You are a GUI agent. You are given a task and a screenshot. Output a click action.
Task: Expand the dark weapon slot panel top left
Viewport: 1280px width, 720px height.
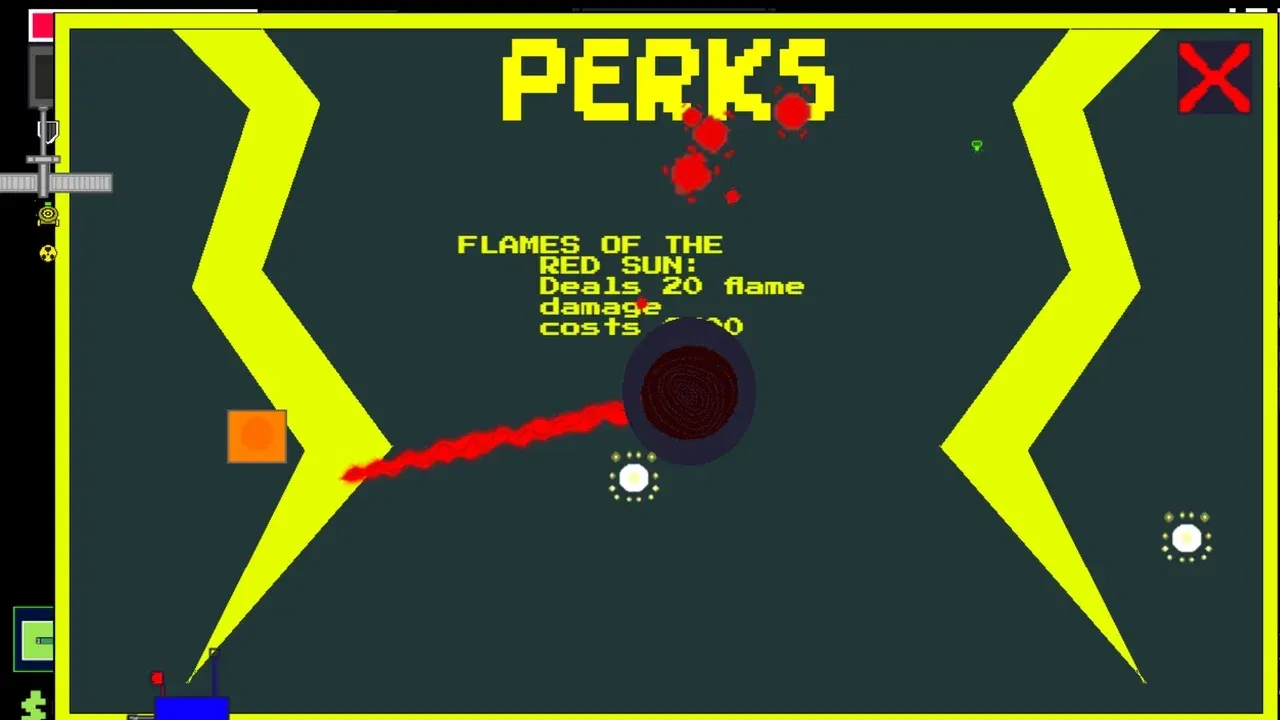tap(42, 75)
